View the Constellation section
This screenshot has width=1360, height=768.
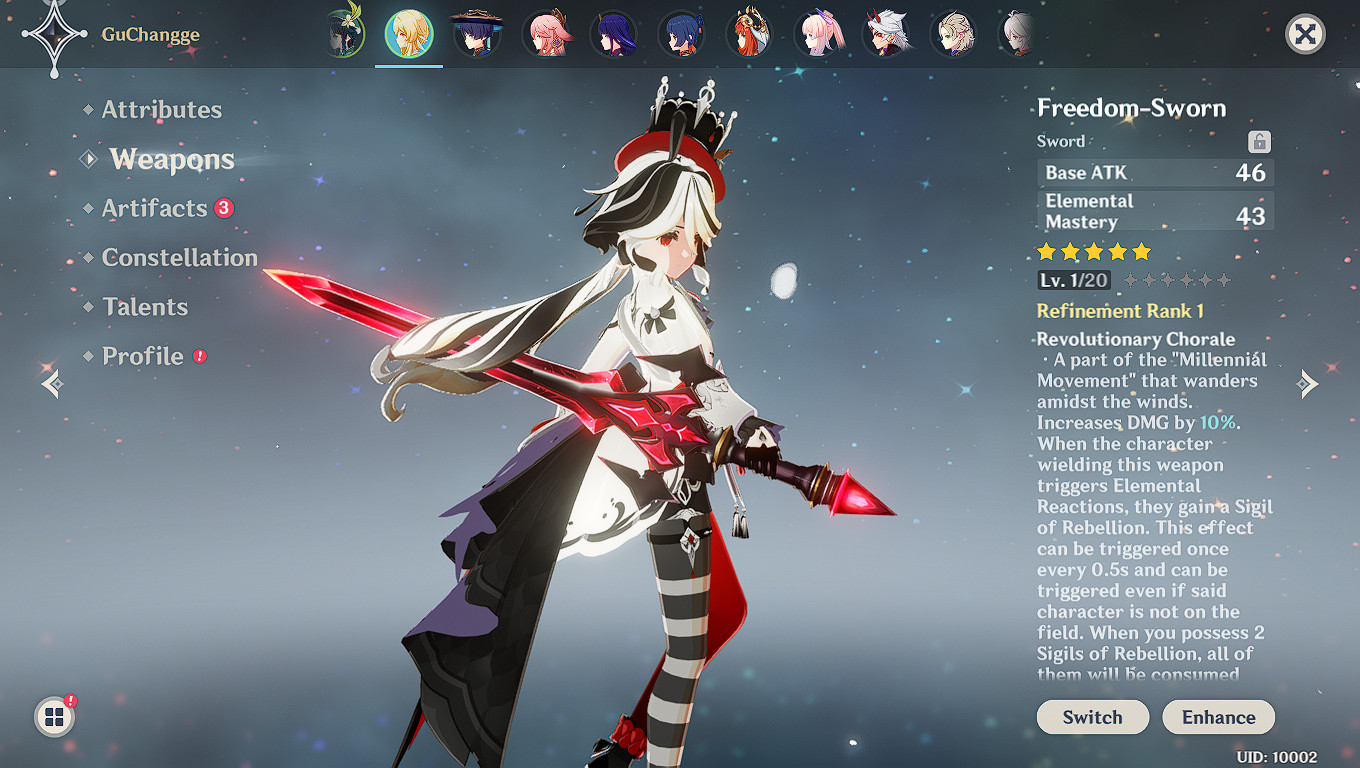coord(180,257)
